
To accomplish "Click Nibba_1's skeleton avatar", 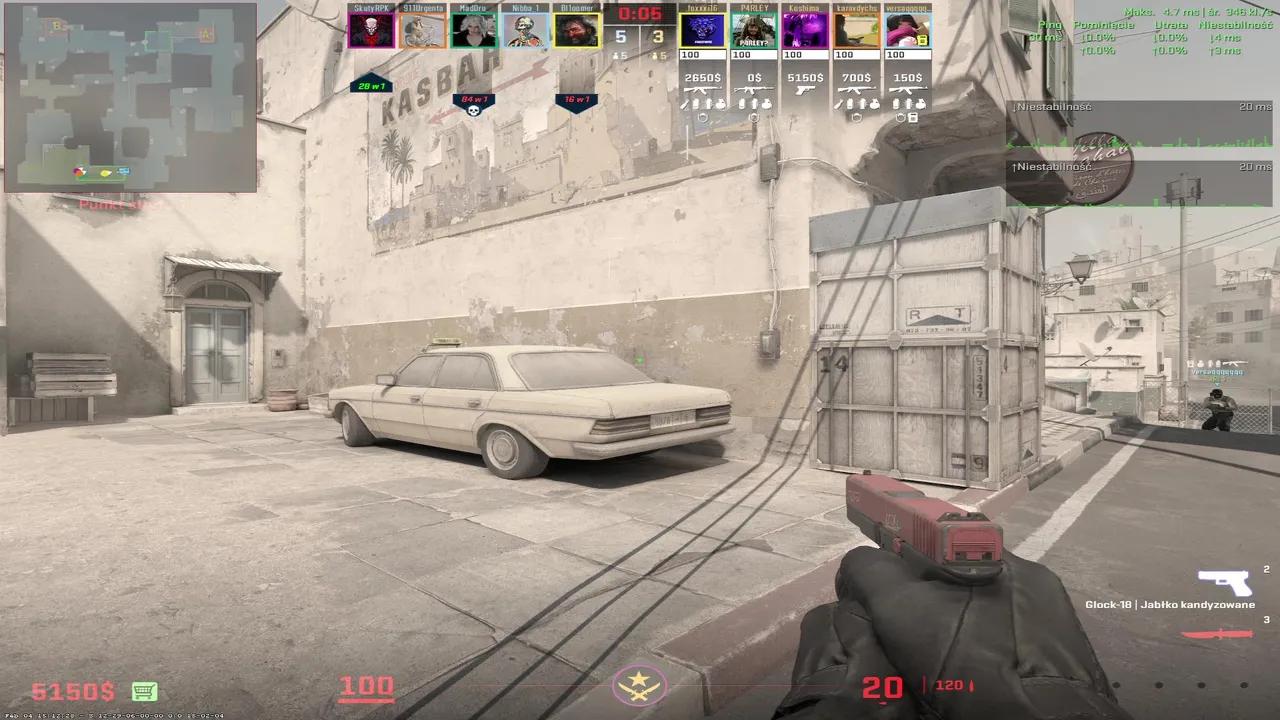I will point(525,30).
